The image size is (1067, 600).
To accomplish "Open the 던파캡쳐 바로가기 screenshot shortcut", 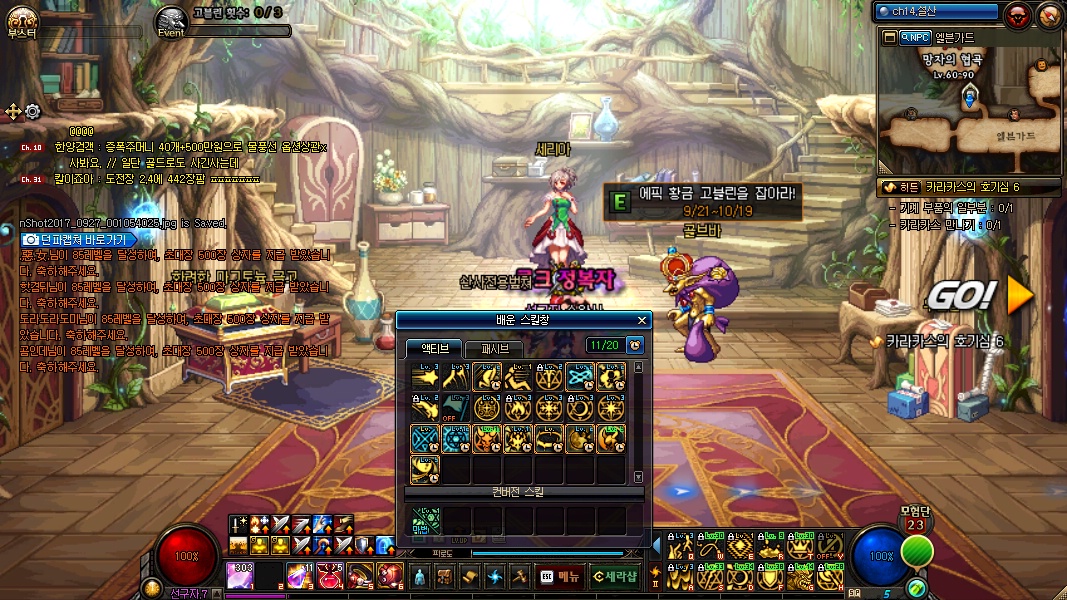I will pos(79,240).
